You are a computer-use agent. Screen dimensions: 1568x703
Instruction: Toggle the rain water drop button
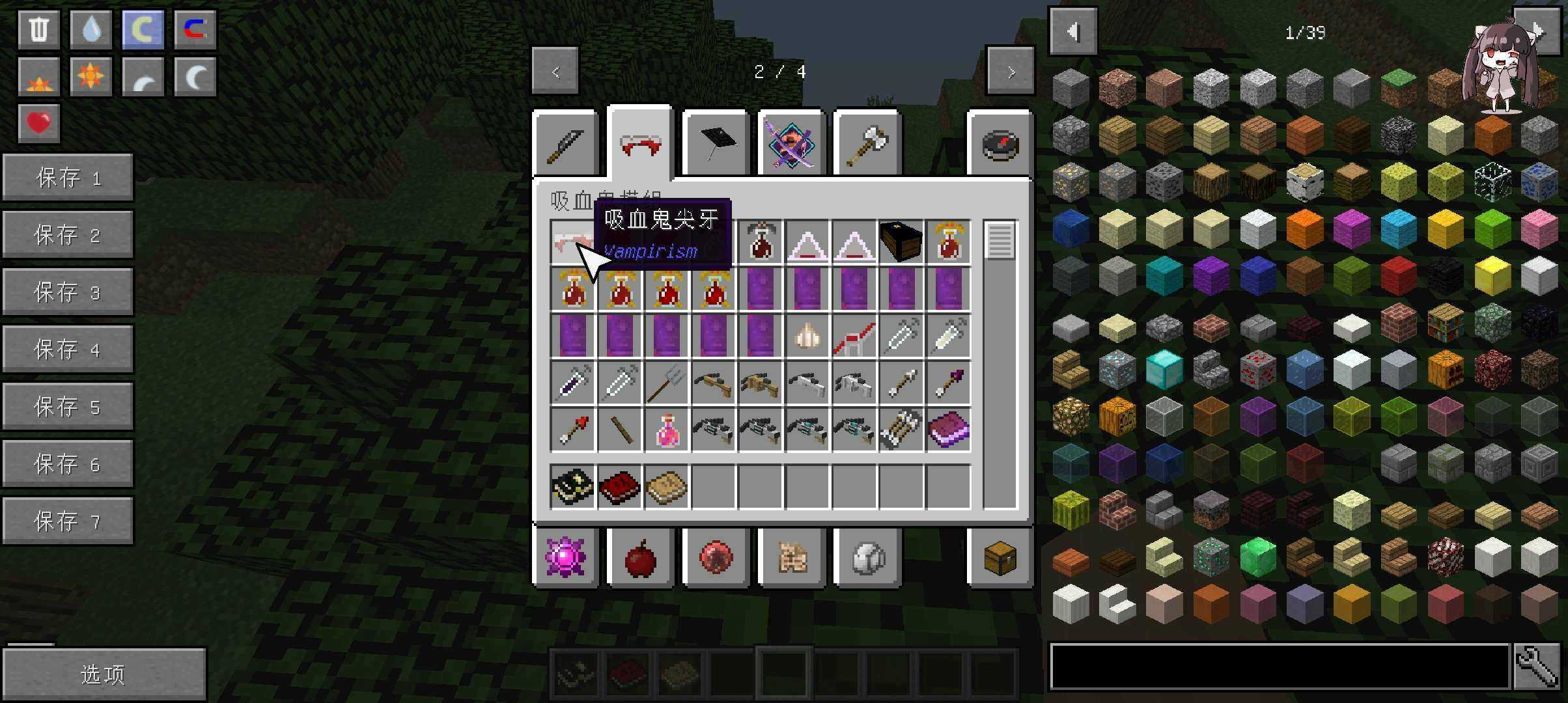(91, 29)
